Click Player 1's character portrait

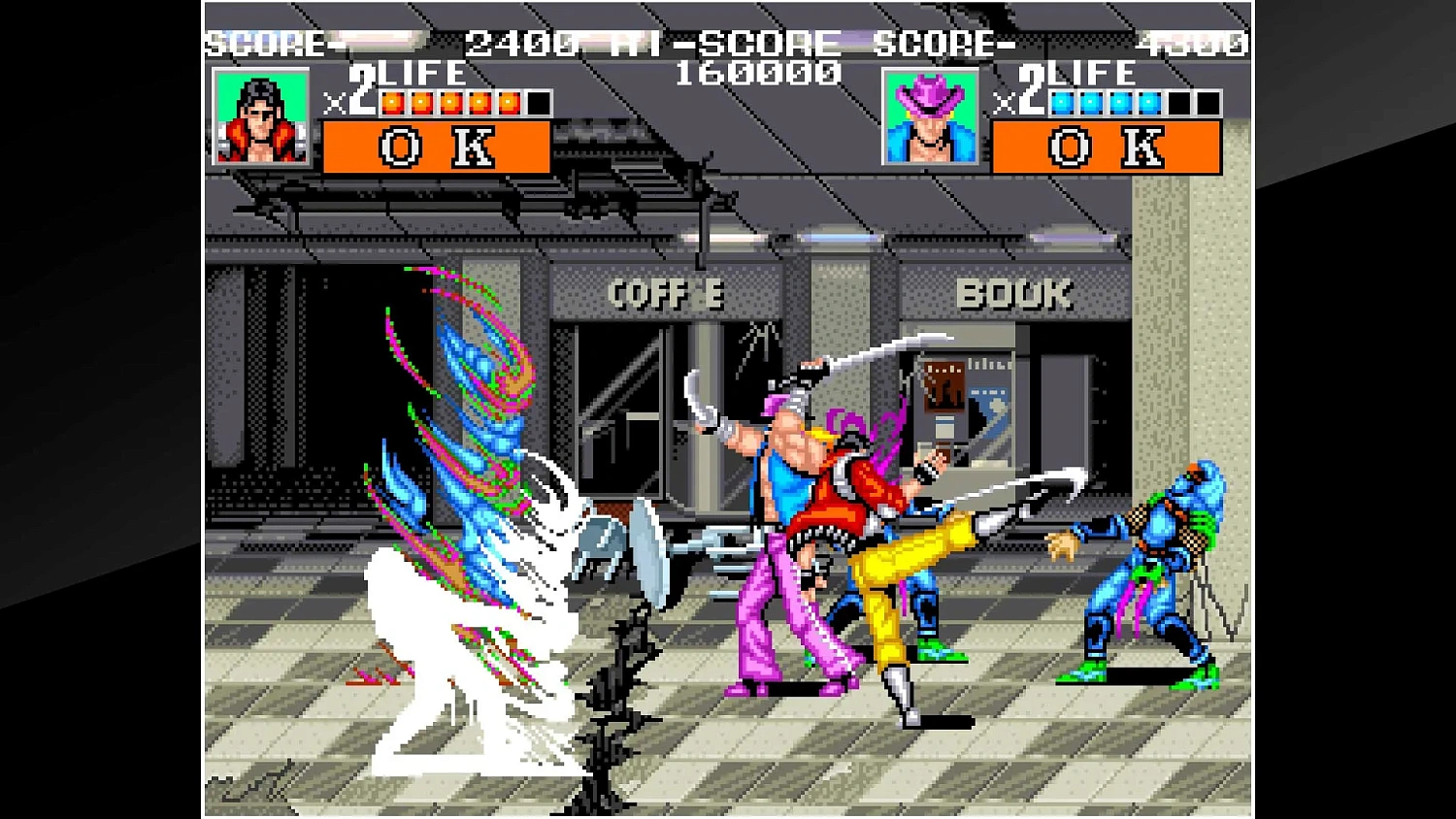pyautogui.click(x=260, y=118)
